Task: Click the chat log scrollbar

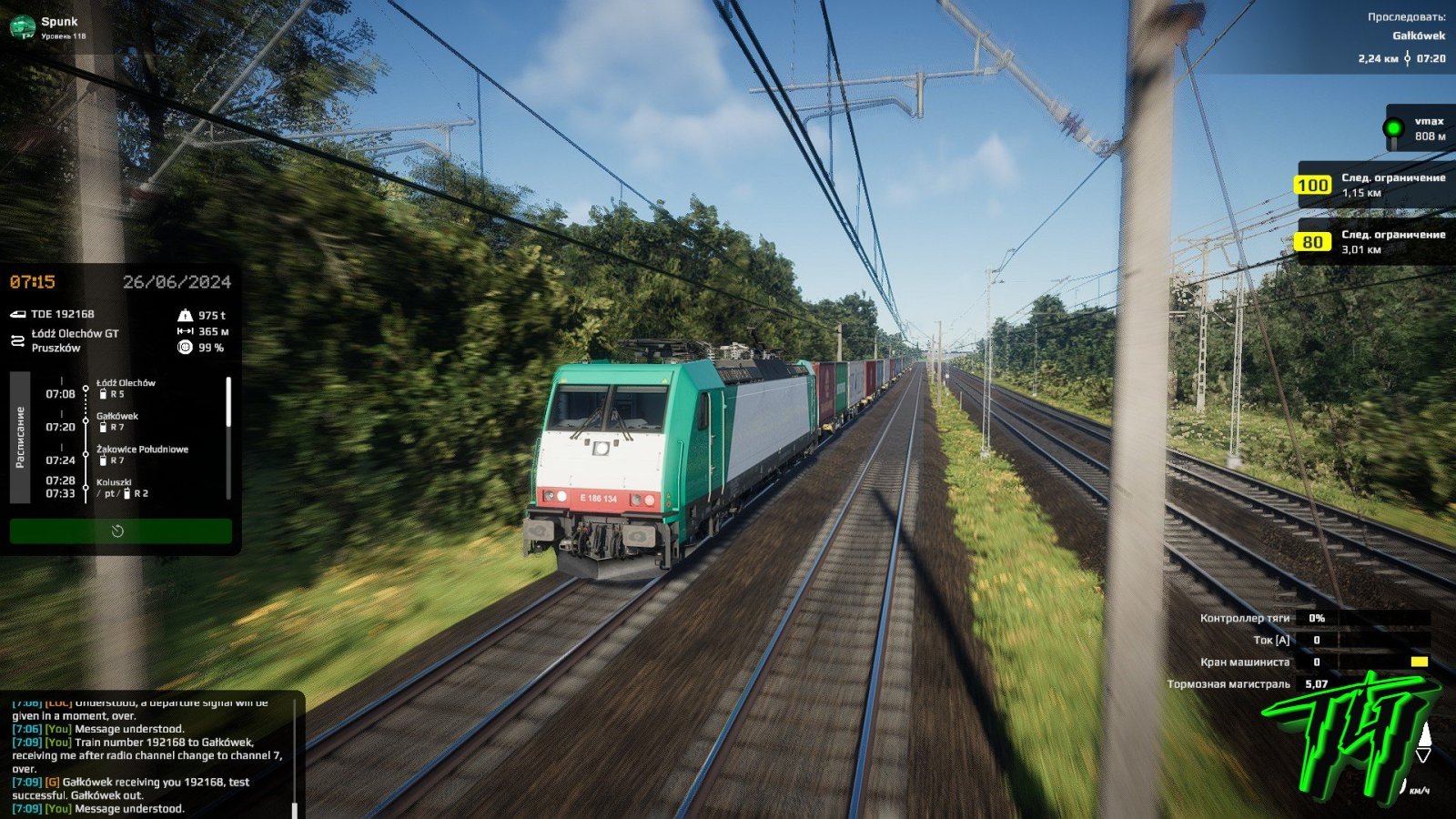Action: [294, 808]
